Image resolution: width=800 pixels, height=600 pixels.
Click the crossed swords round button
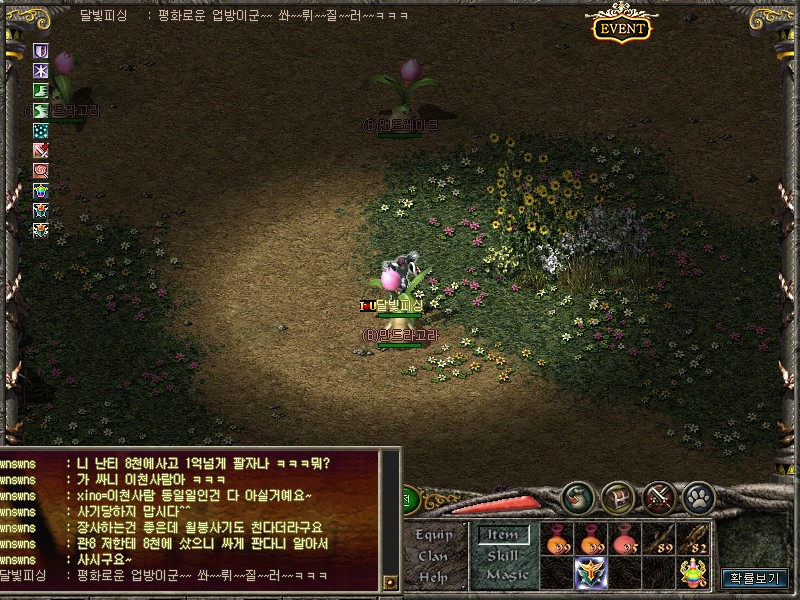658,496
